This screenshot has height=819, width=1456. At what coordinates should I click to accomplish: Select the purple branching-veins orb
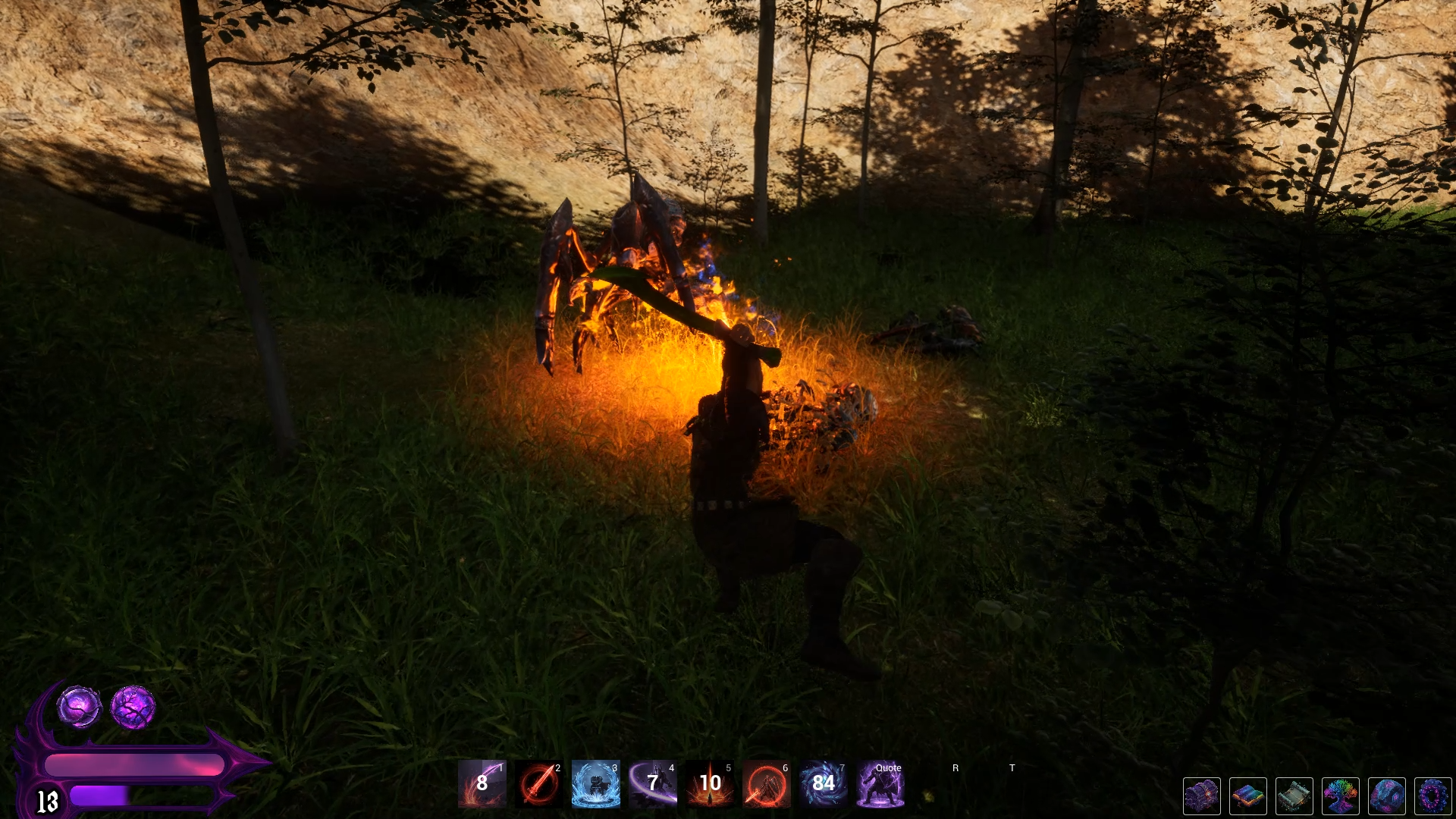pos(133,707)
